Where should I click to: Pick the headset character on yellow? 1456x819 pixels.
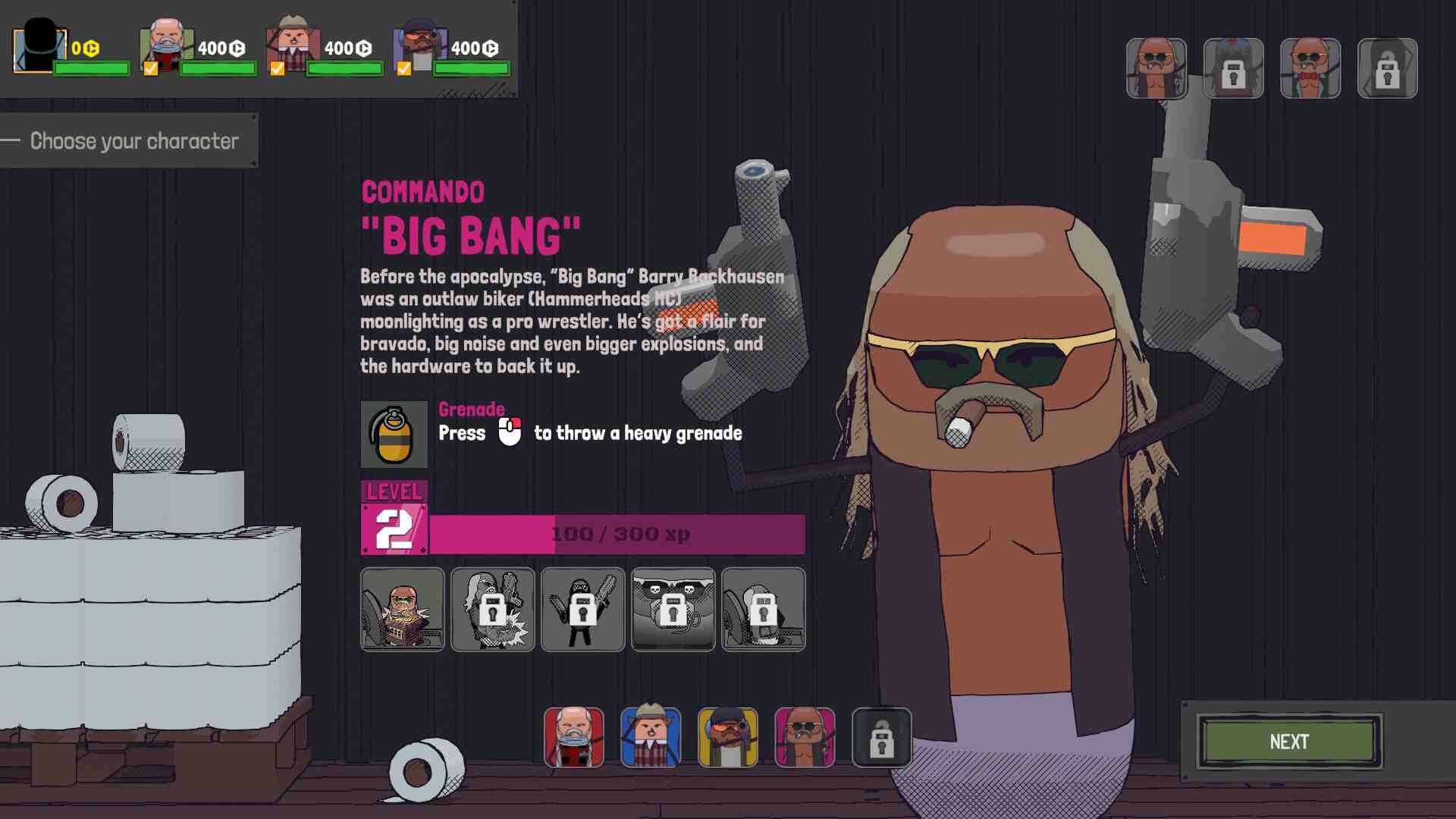728,737
